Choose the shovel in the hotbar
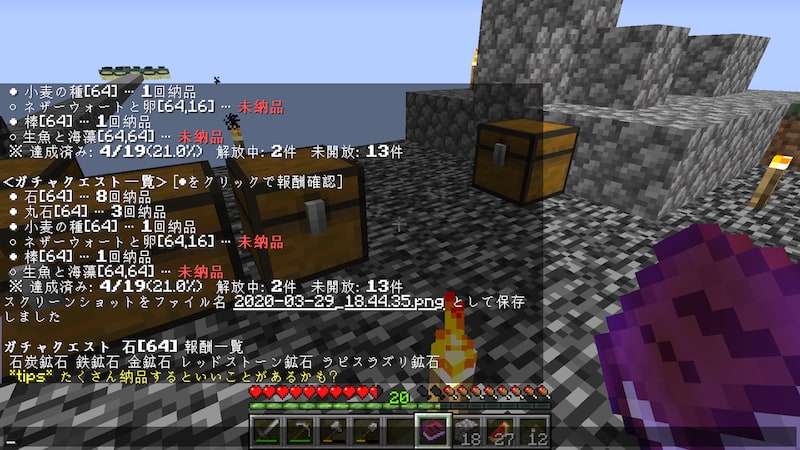The image size is (800, 450). coord(370,431)
